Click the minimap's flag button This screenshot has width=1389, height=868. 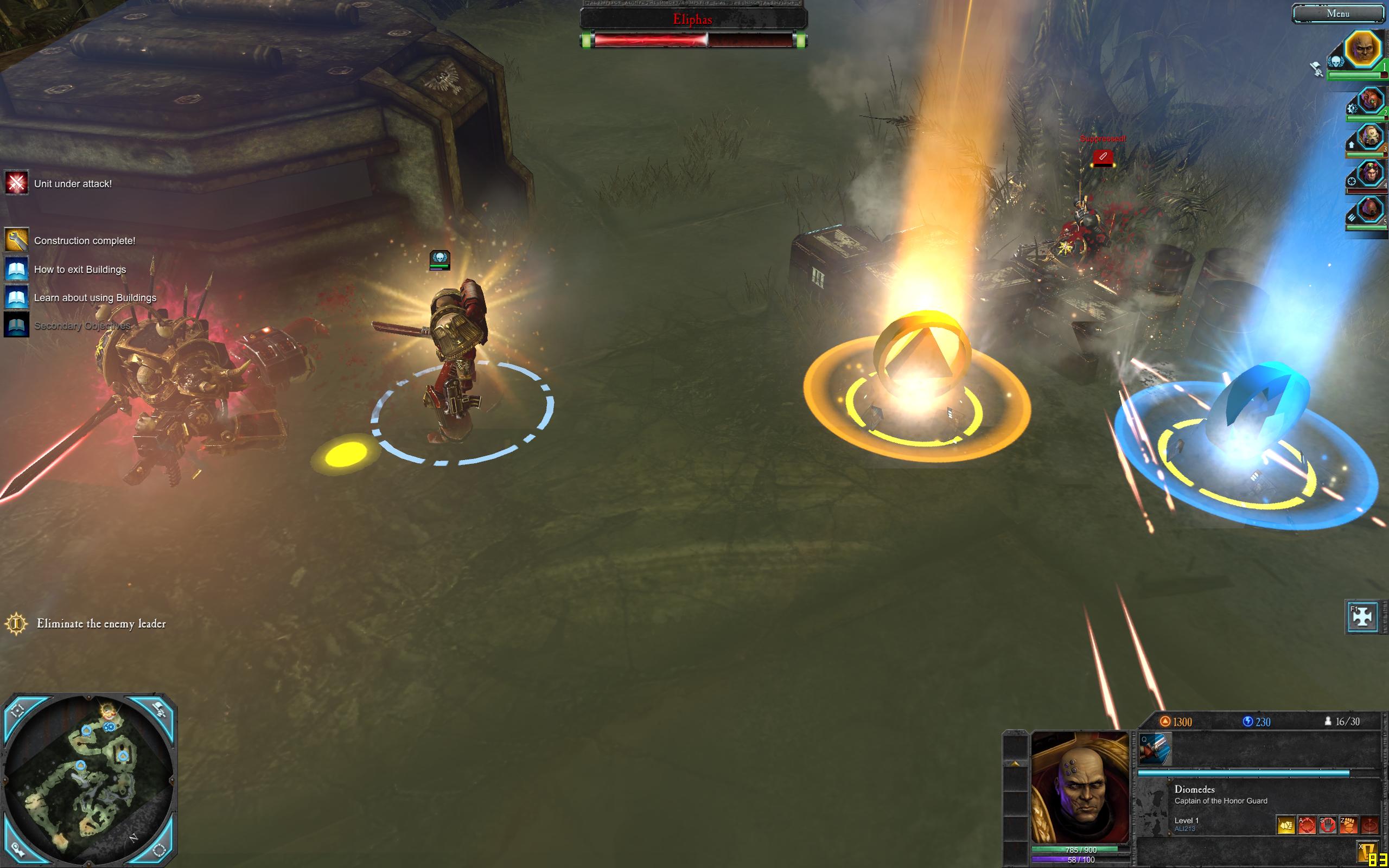[x=158, y=711]
